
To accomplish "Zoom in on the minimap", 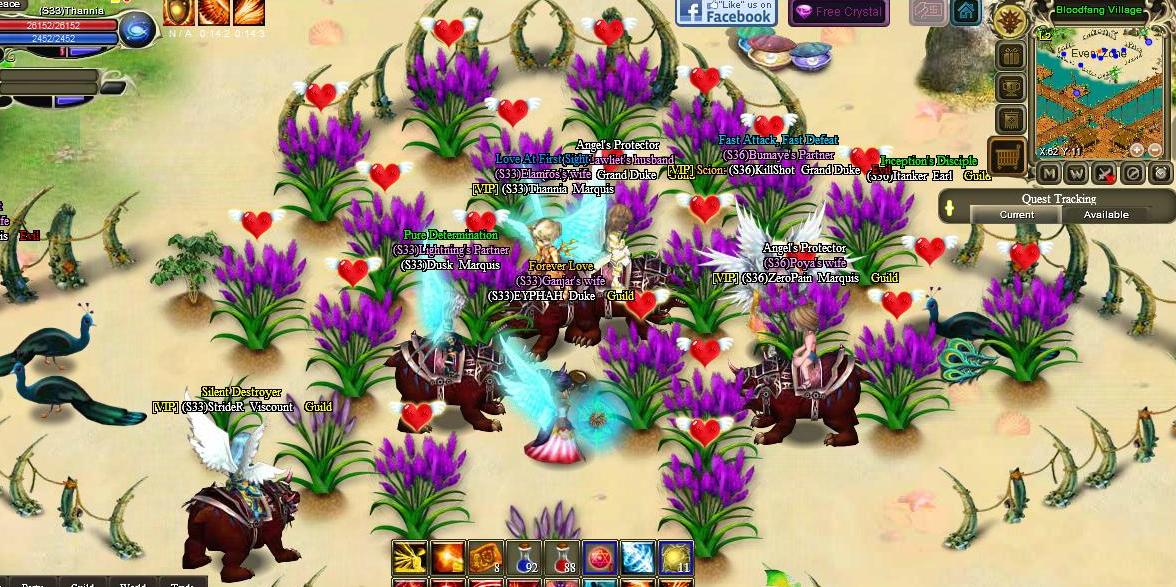I will pyautogui.click(x=1136, y=149).
